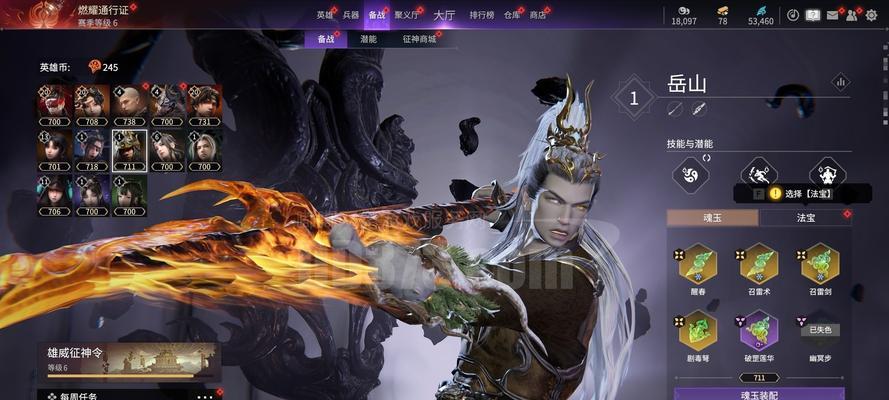Show the 排行榜 leaderboard
The image size is (889, 400).
[483, 15]
